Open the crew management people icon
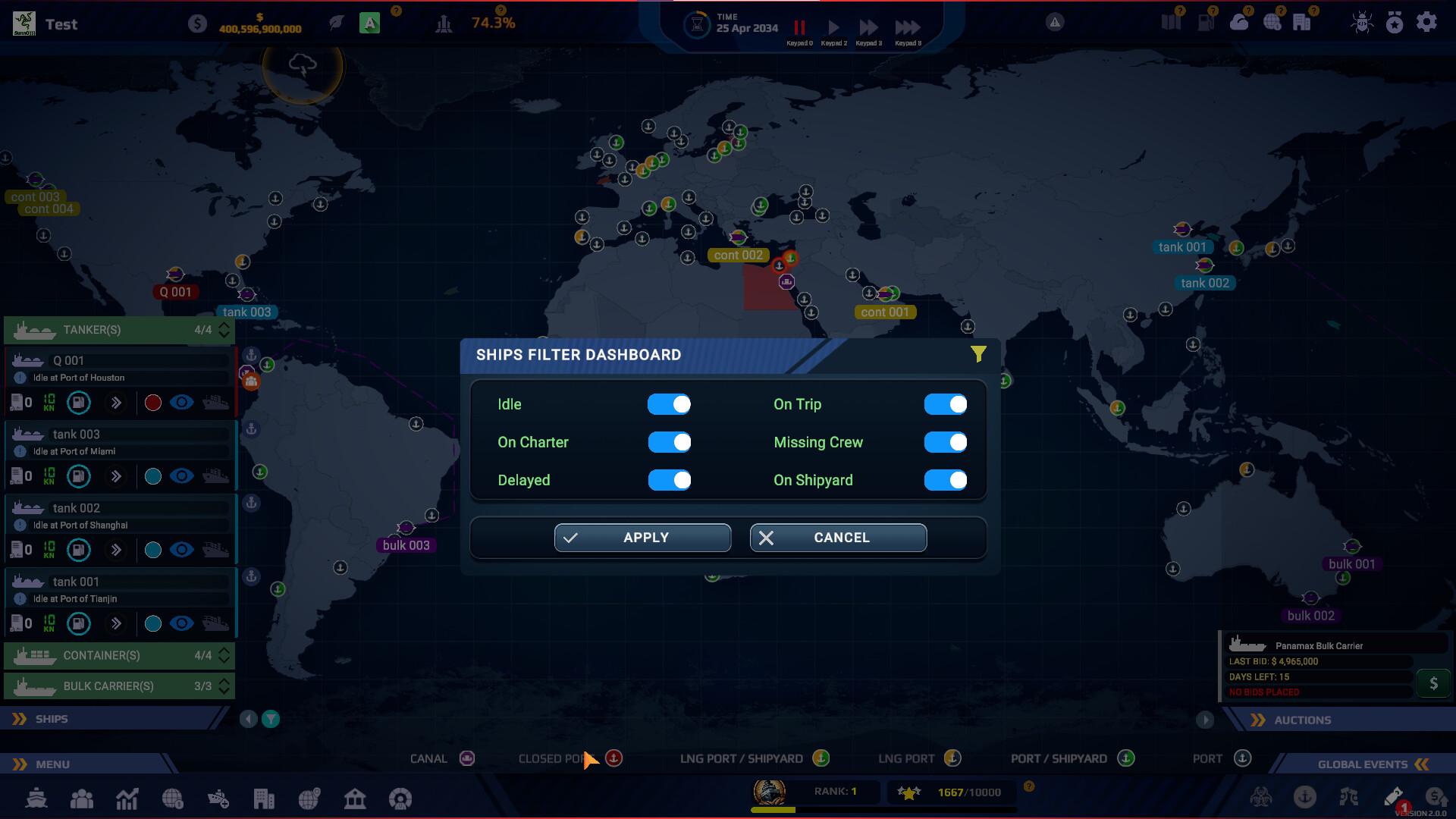The width and height of the screenshot is (1456, 819). (x=82, y=799)
